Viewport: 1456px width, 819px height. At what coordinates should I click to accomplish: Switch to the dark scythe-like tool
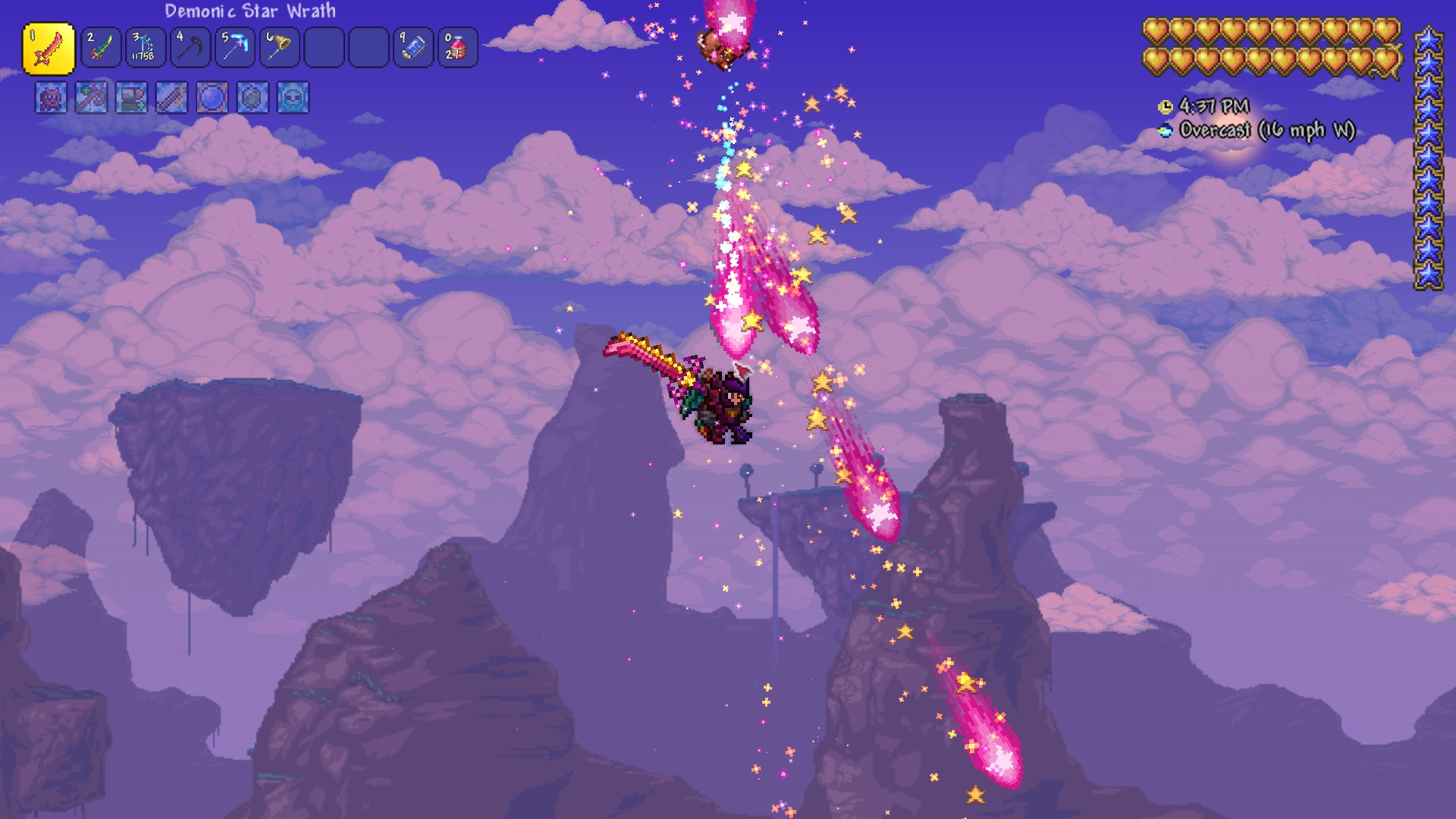coord(190,48)
